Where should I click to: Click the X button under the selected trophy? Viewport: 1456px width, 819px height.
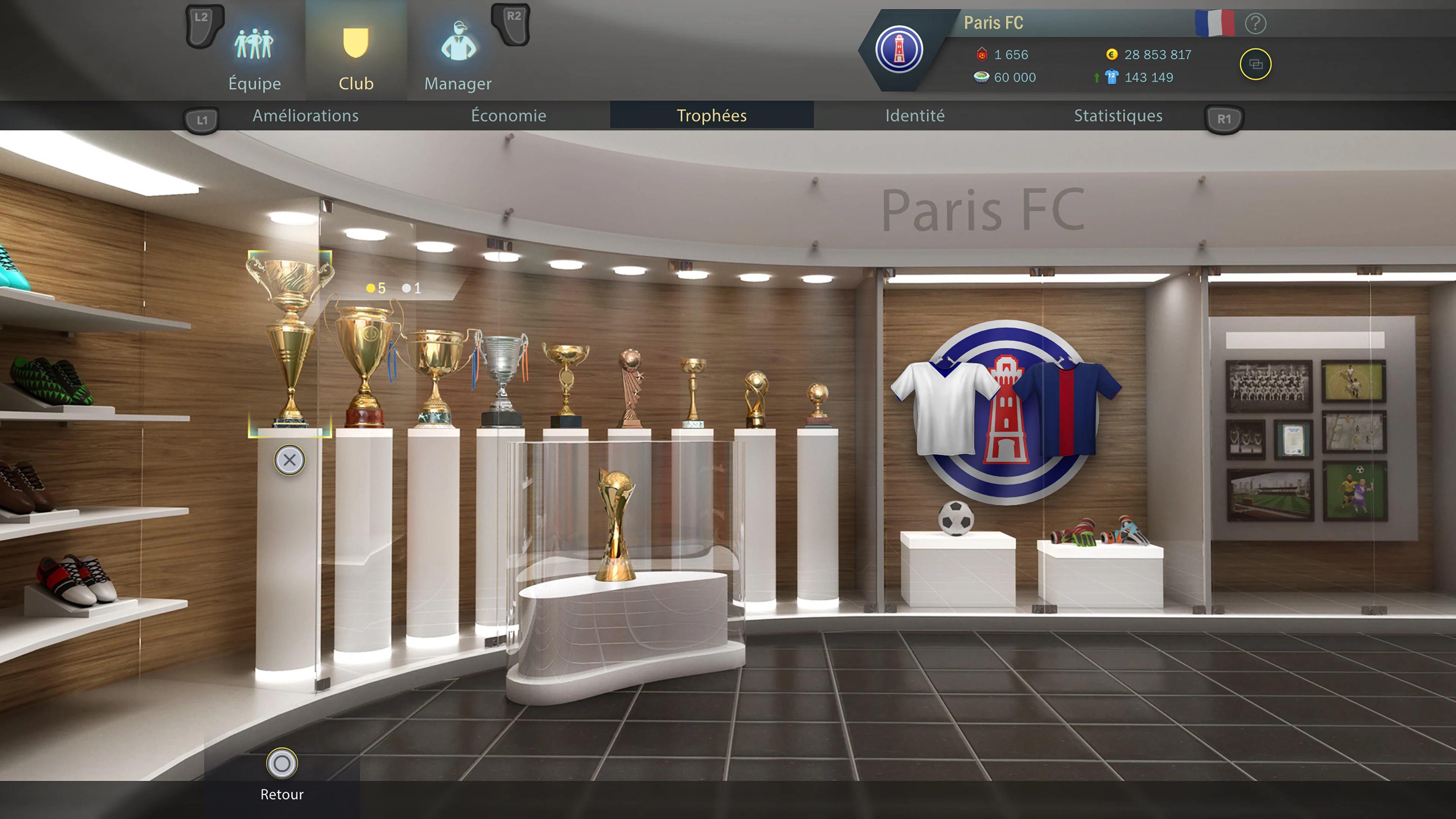pyautogui.click(x=290, y=460)
